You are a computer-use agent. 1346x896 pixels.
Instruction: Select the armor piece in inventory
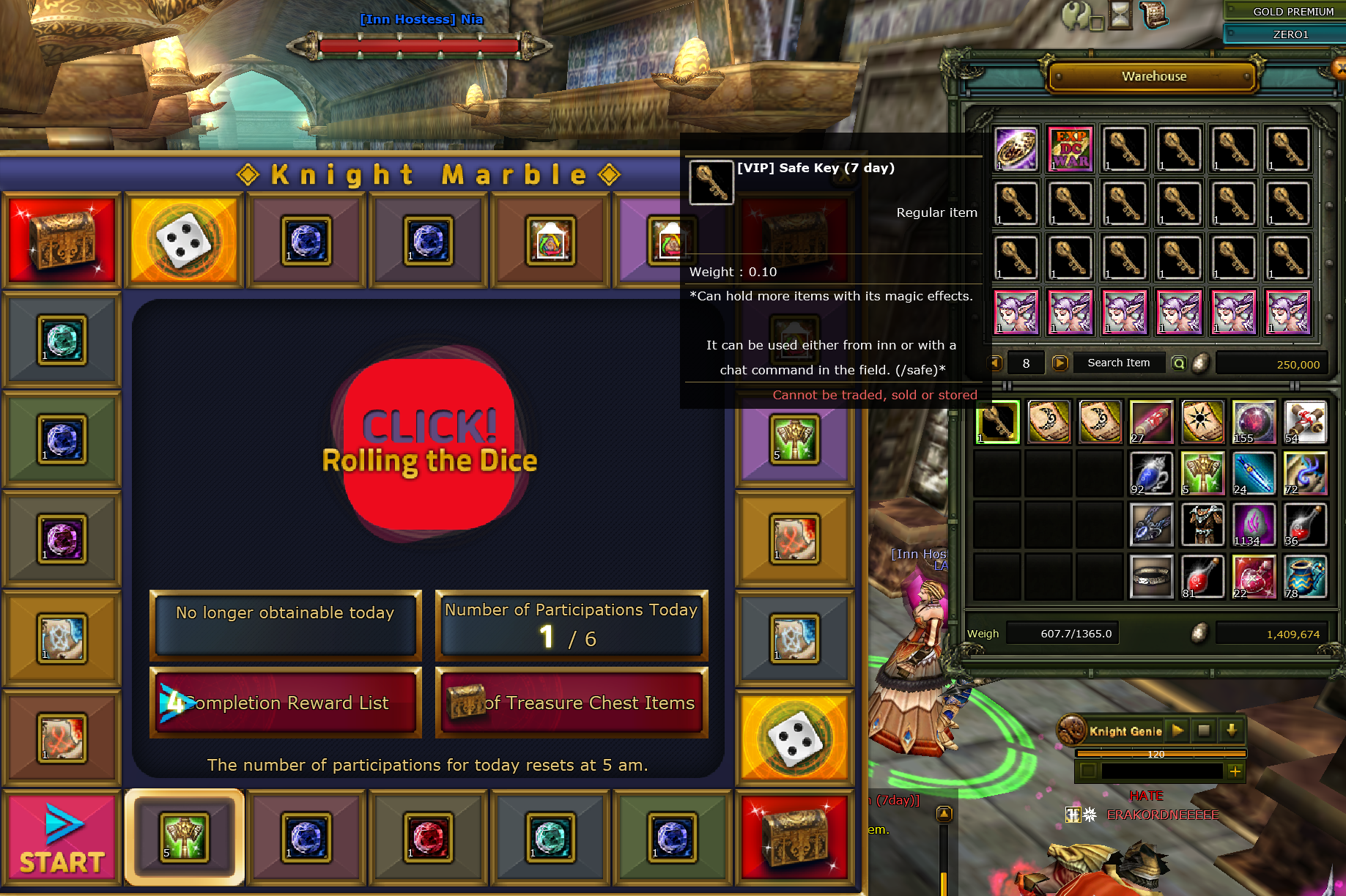[x=1202, y=525]
